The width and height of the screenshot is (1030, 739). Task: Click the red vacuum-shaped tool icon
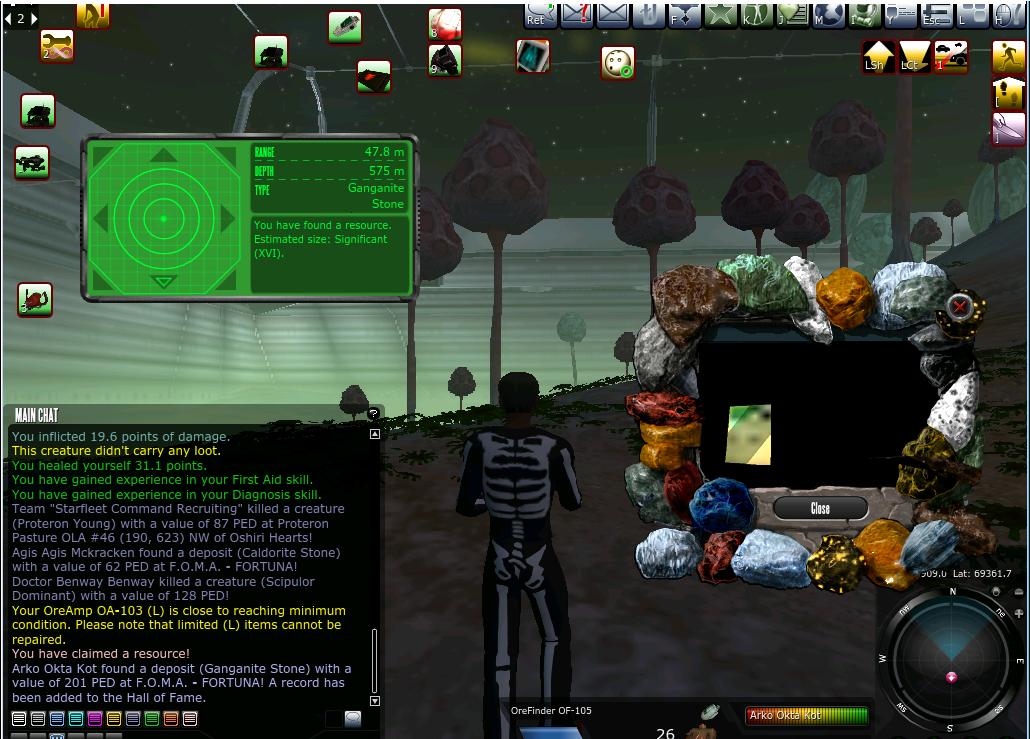pyautogui.click(x=35, y=298)
